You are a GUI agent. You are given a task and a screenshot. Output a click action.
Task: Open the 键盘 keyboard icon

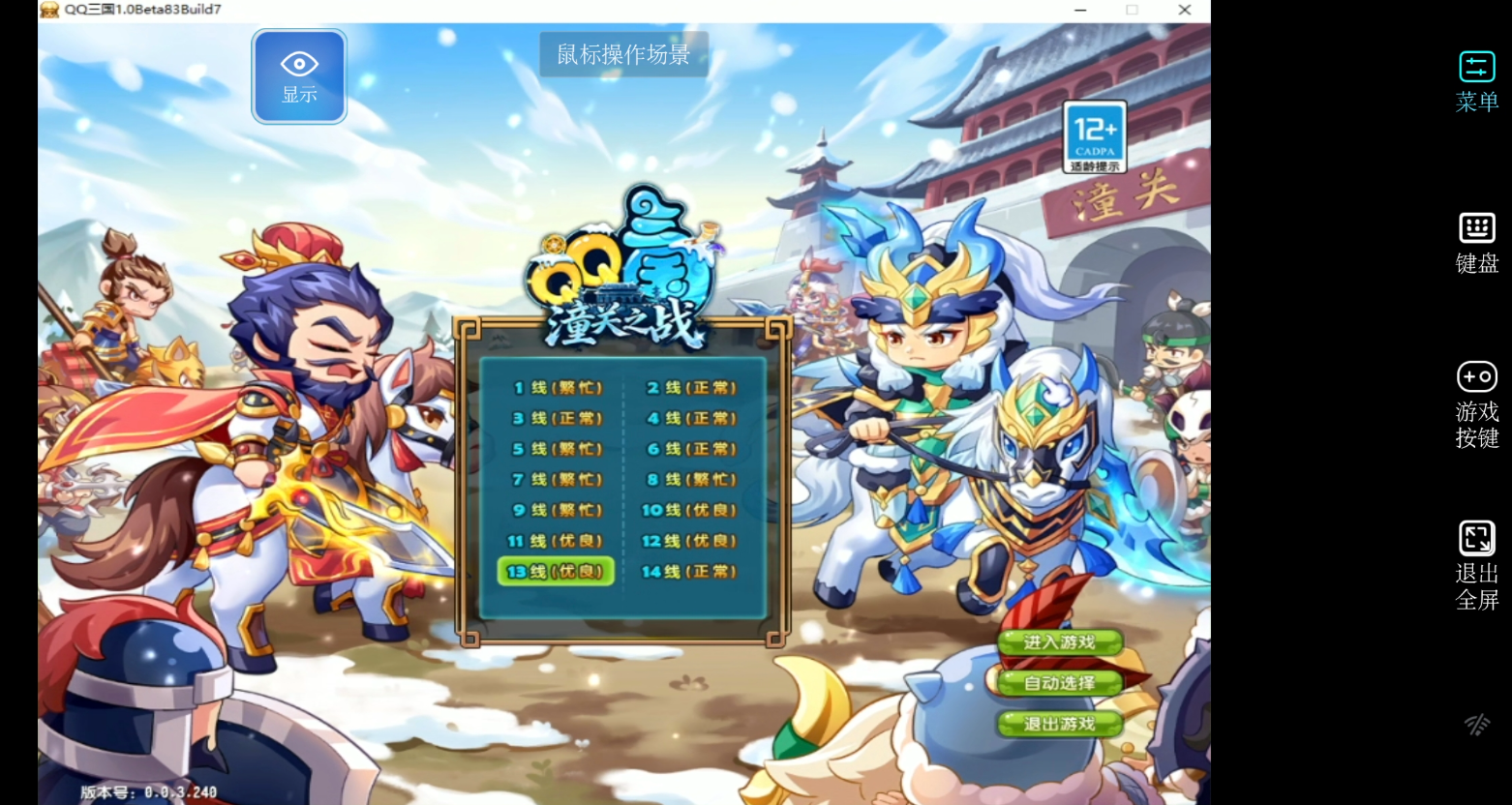[x=1475, y=229]
